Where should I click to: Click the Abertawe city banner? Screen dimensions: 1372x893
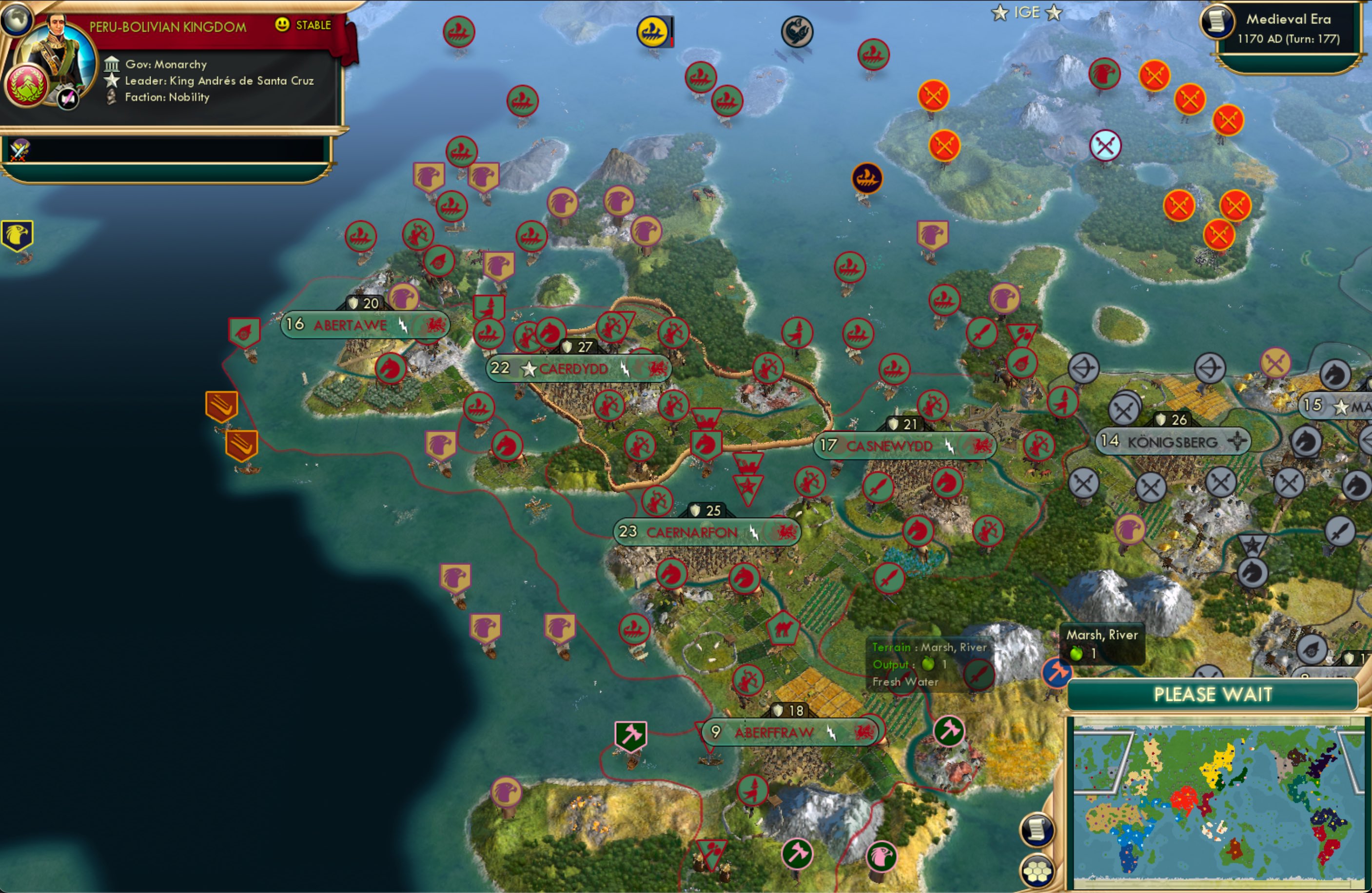[x=350, y=325]
